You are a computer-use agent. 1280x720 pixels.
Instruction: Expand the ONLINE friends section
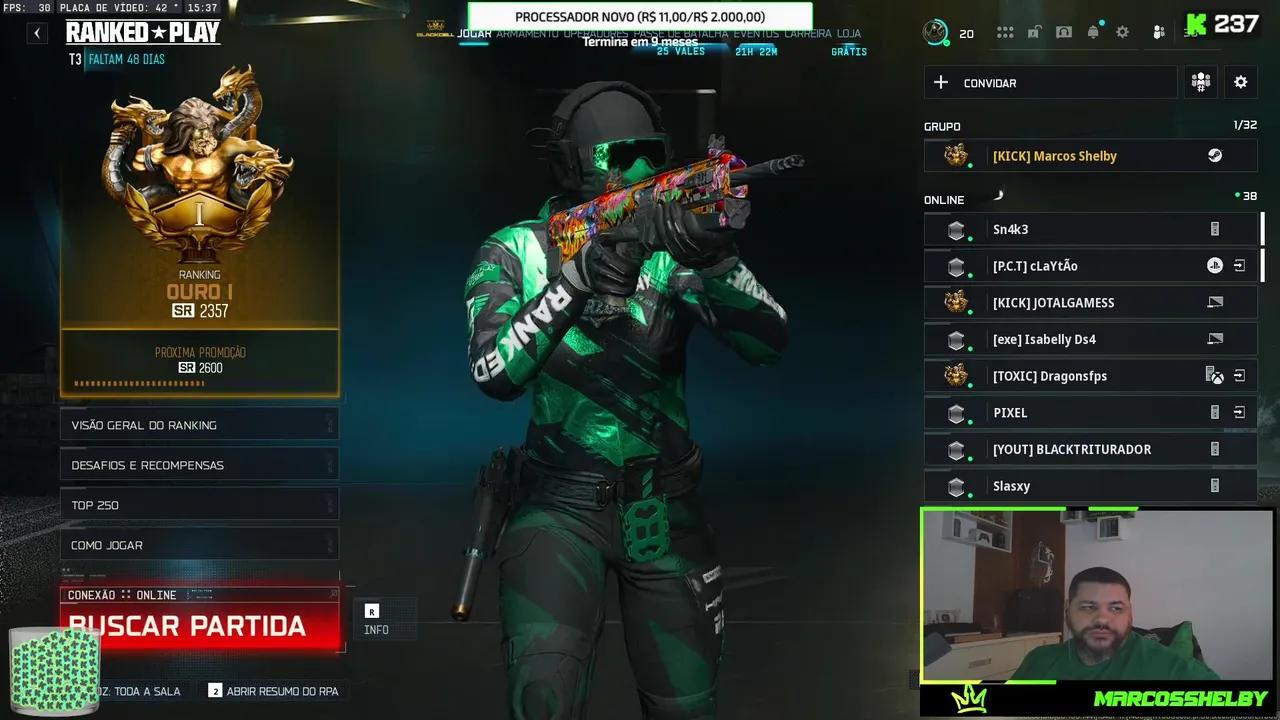pos(943,199)
